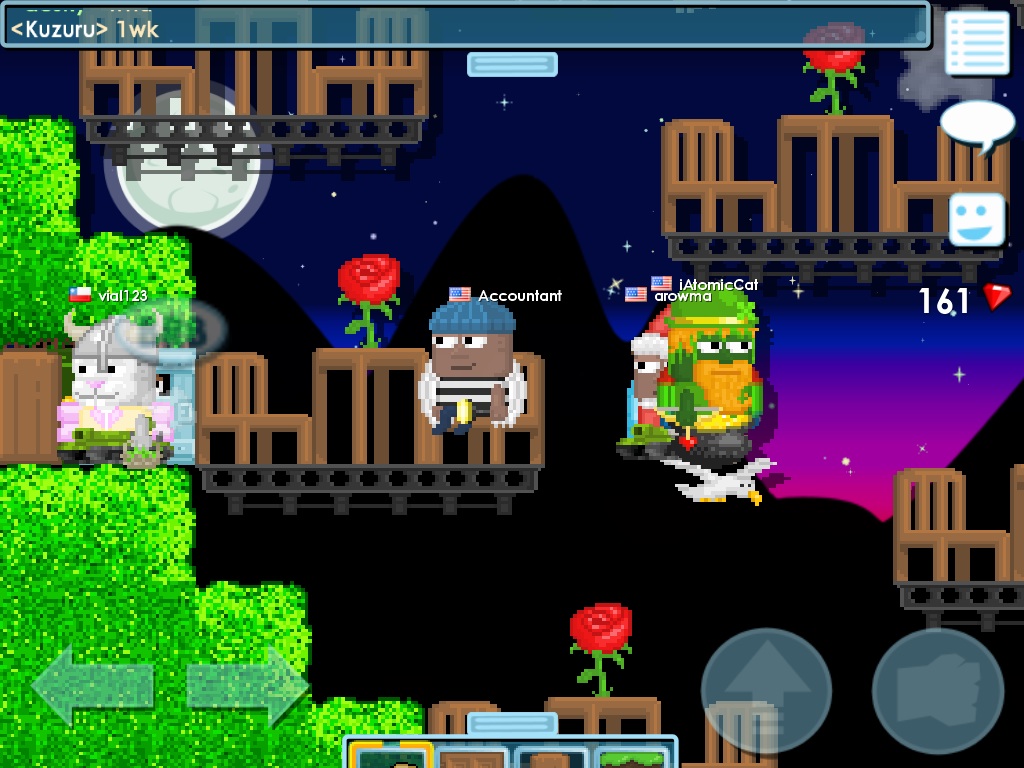Tap the move left arrow
1024x768 pixels.
tap(92, 685)
